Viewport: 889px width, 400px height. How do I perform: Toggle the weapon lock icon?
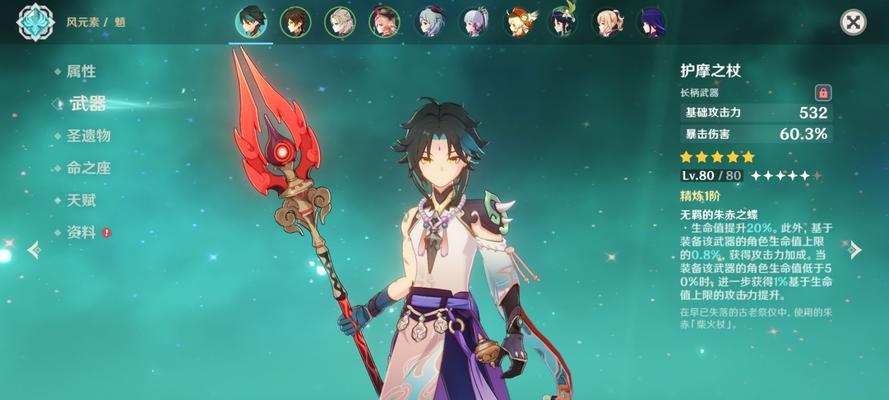[823, 92]
